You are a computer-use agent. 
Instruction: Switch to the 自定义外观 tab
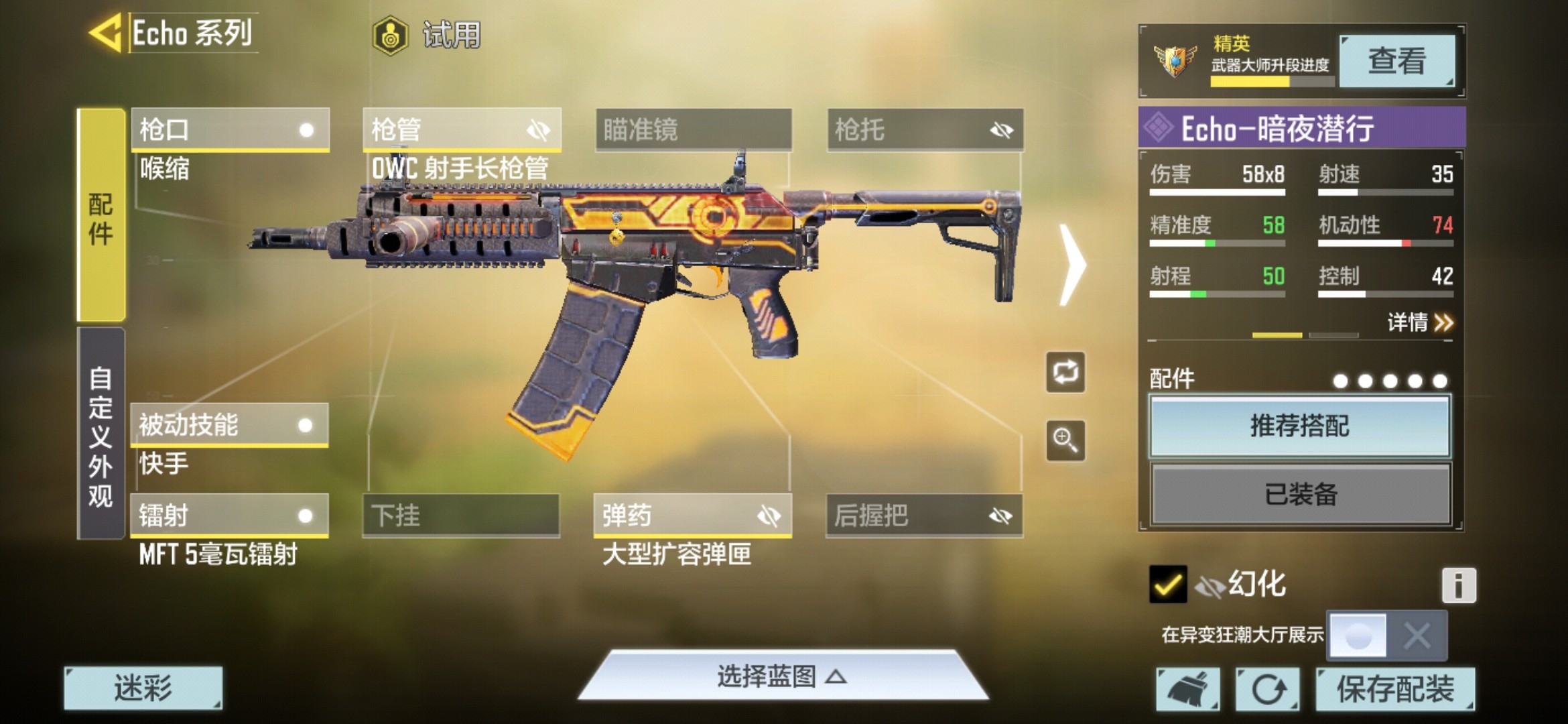pyautogui.click(x=102, y=442)
